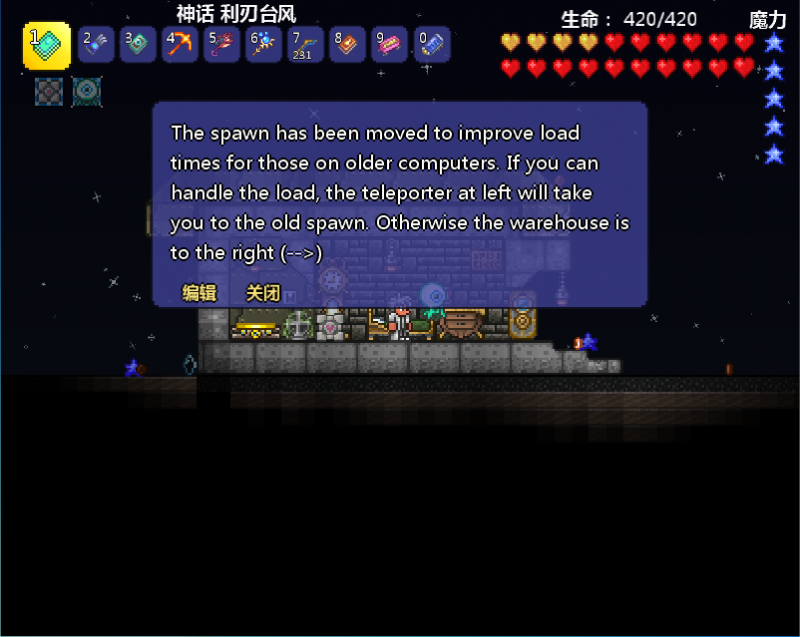This screenshot has width=800, height=637.
Task: Select the teal spell tome in slot 3
Action: click(138, 45)
